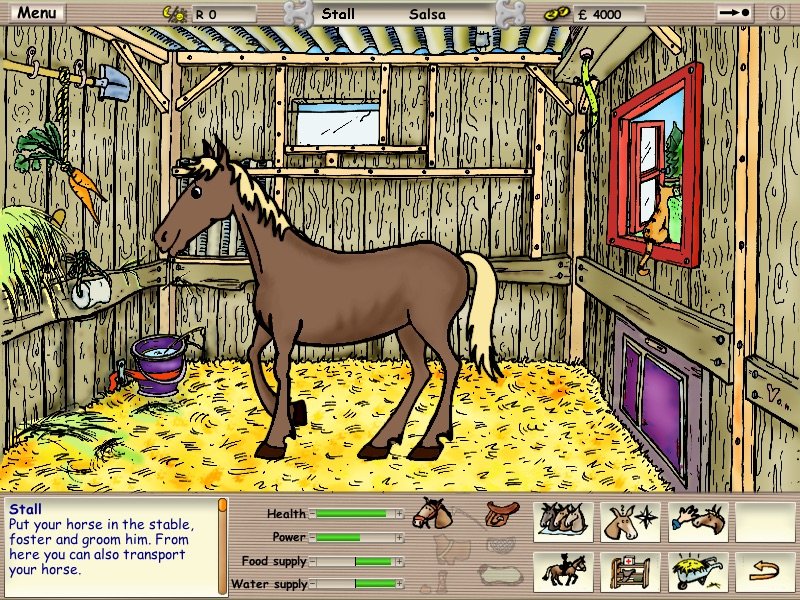Go back with the return arrow button
800x600 pixels.
(x=765, y=572)
